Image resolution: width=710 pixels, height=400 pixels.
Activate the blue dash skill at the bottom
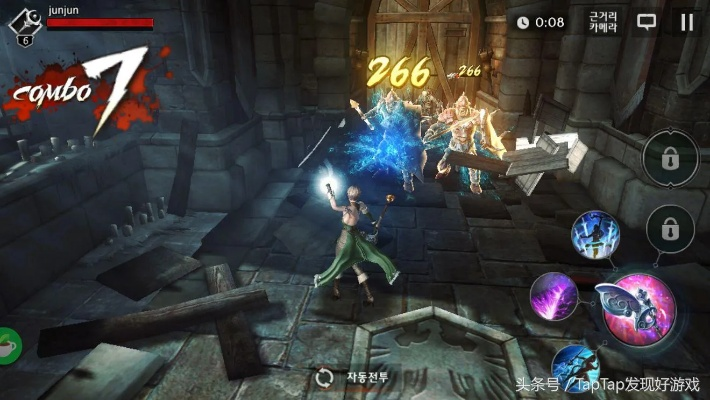pyautogui.click(x=577, y=367)
